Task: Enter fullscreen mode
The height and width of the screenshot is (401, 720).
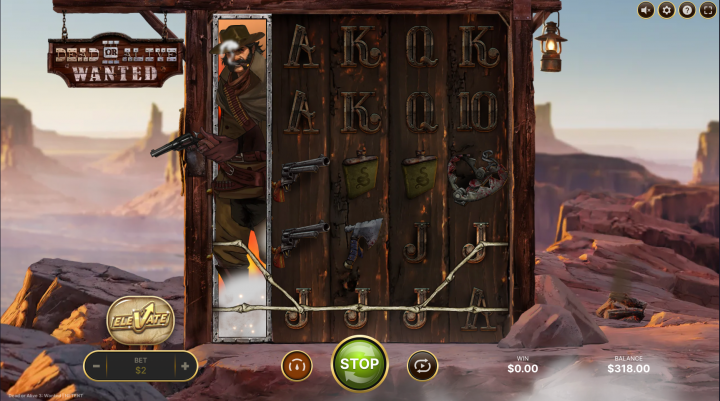Action: 708,10
